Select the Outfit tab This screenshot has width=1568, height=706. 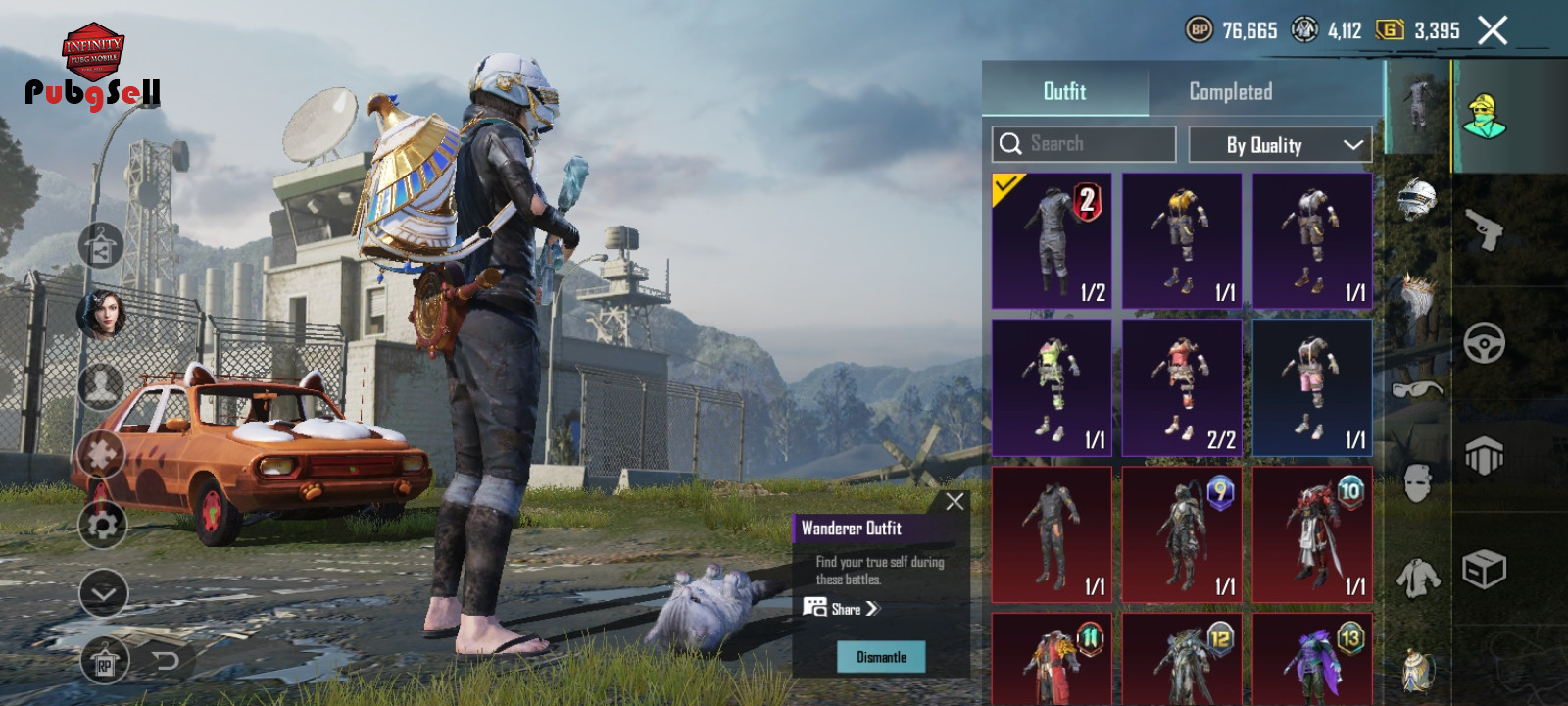coord(1064,92)
